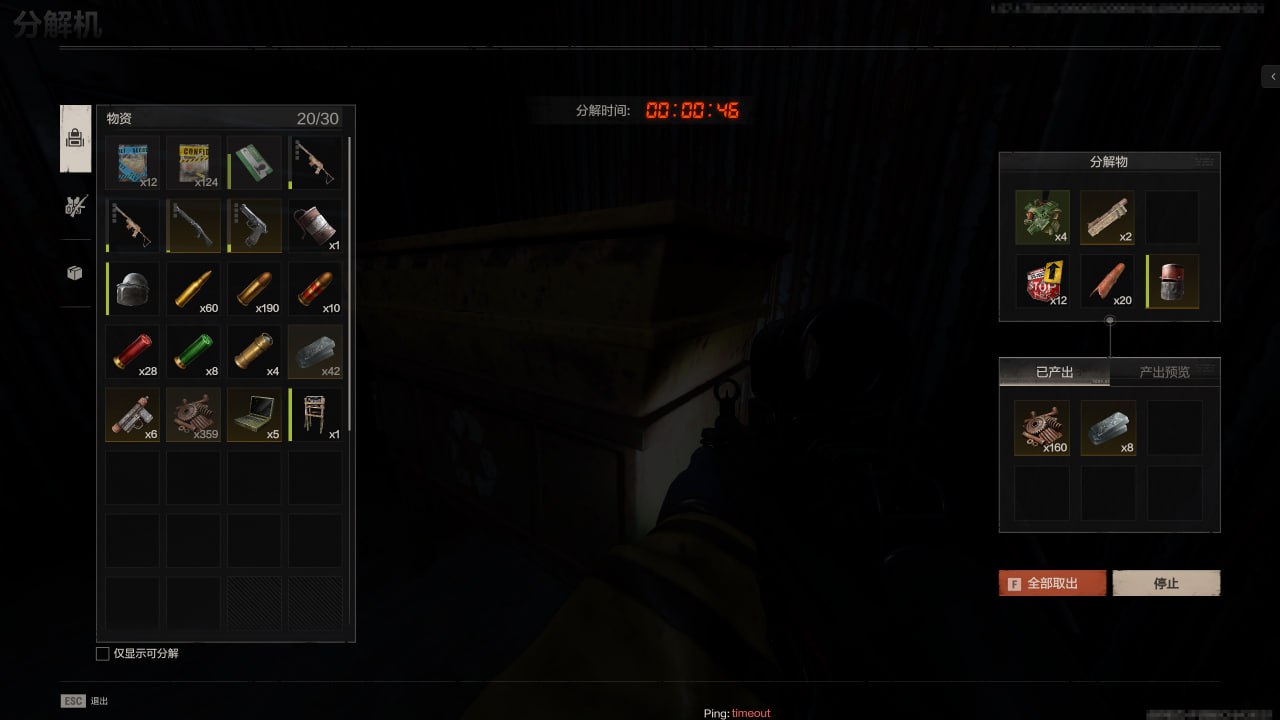Viewport: 1280px width, 720px height.
Task: Select the stop sign scrap x12
Action: [x=1042, y=282]
